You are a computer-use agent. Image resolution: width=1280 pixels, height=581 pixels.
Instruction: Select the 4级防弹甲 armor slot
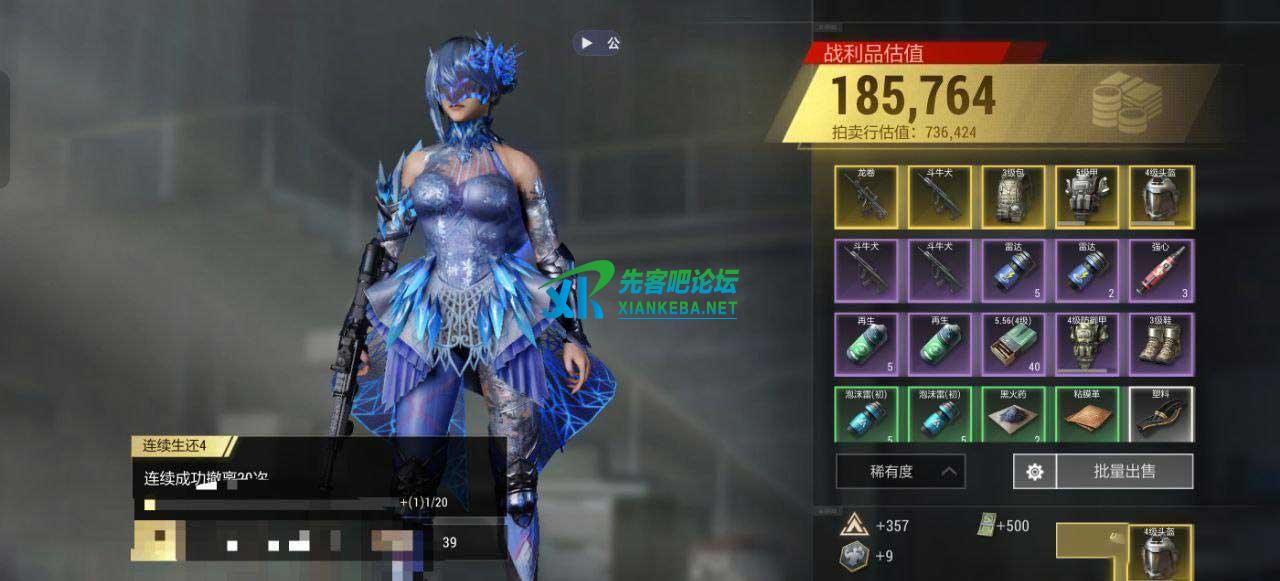(x=1087, y=345)
